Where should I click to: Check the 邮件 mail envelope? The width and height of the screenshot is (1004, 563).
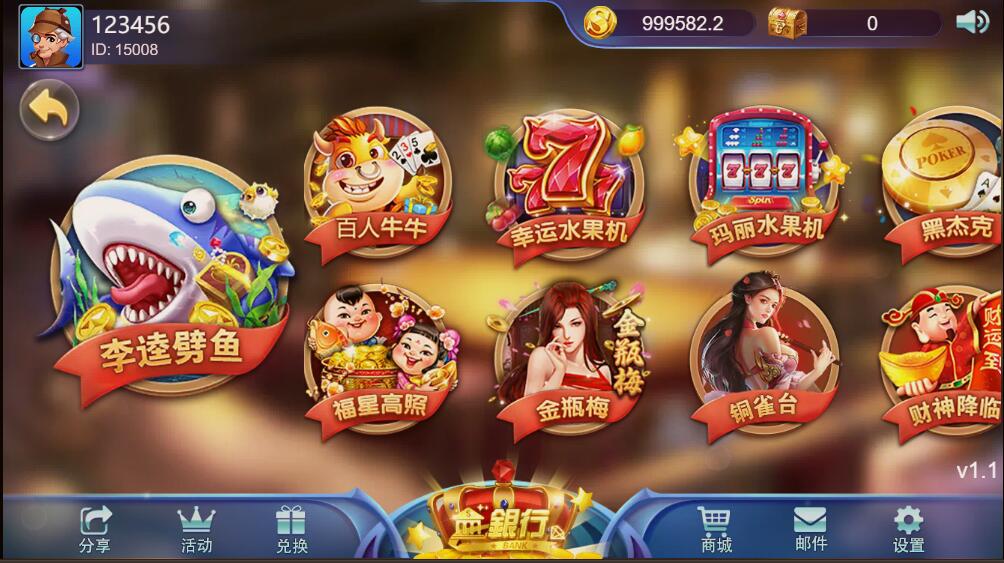tap(810, 529)
